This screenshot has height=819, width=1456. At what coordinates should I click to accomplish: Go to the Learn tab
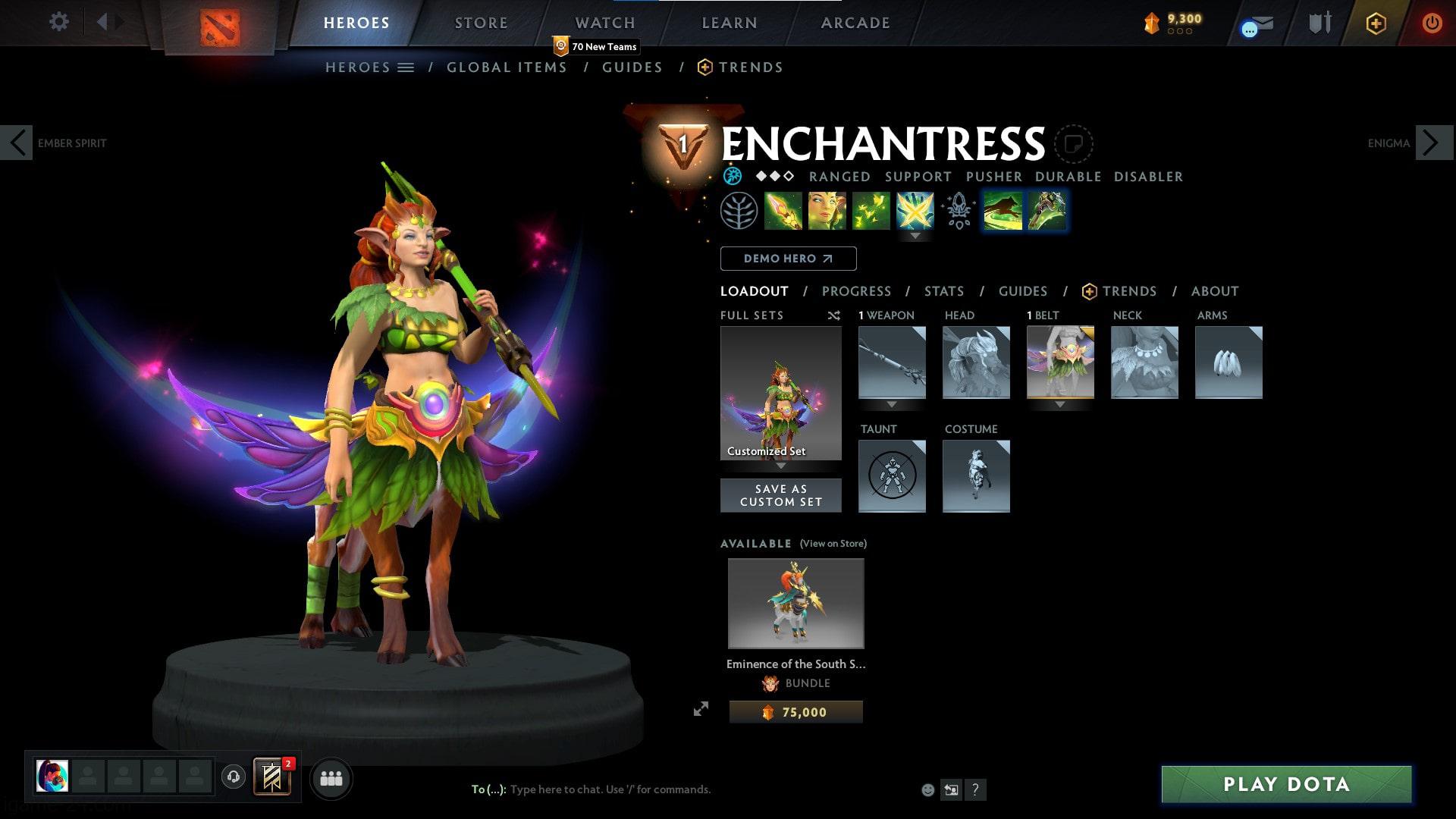[729, 23]
